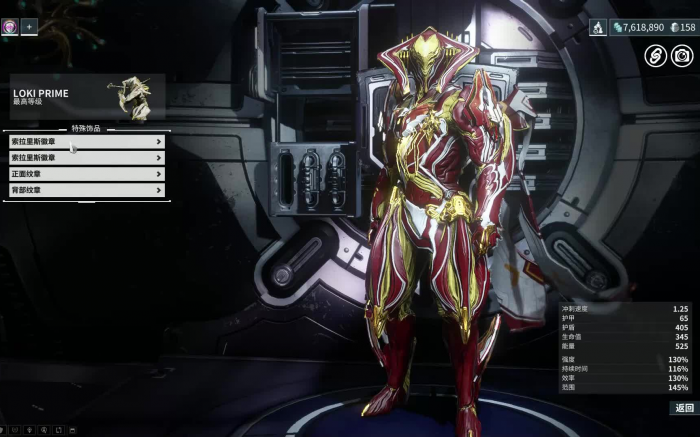Click the figure icon left of credits
Screen dimensions: 700x437
pos(597,27)
